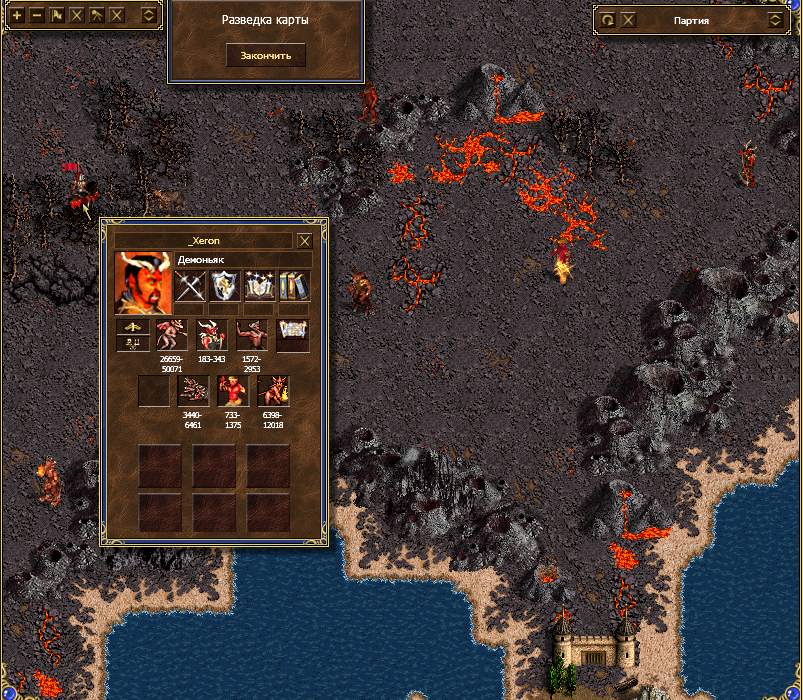The height and width of the screenshot is (700, 803).
Task: Close the _Xeron hero info window
Action: point(305,241)
